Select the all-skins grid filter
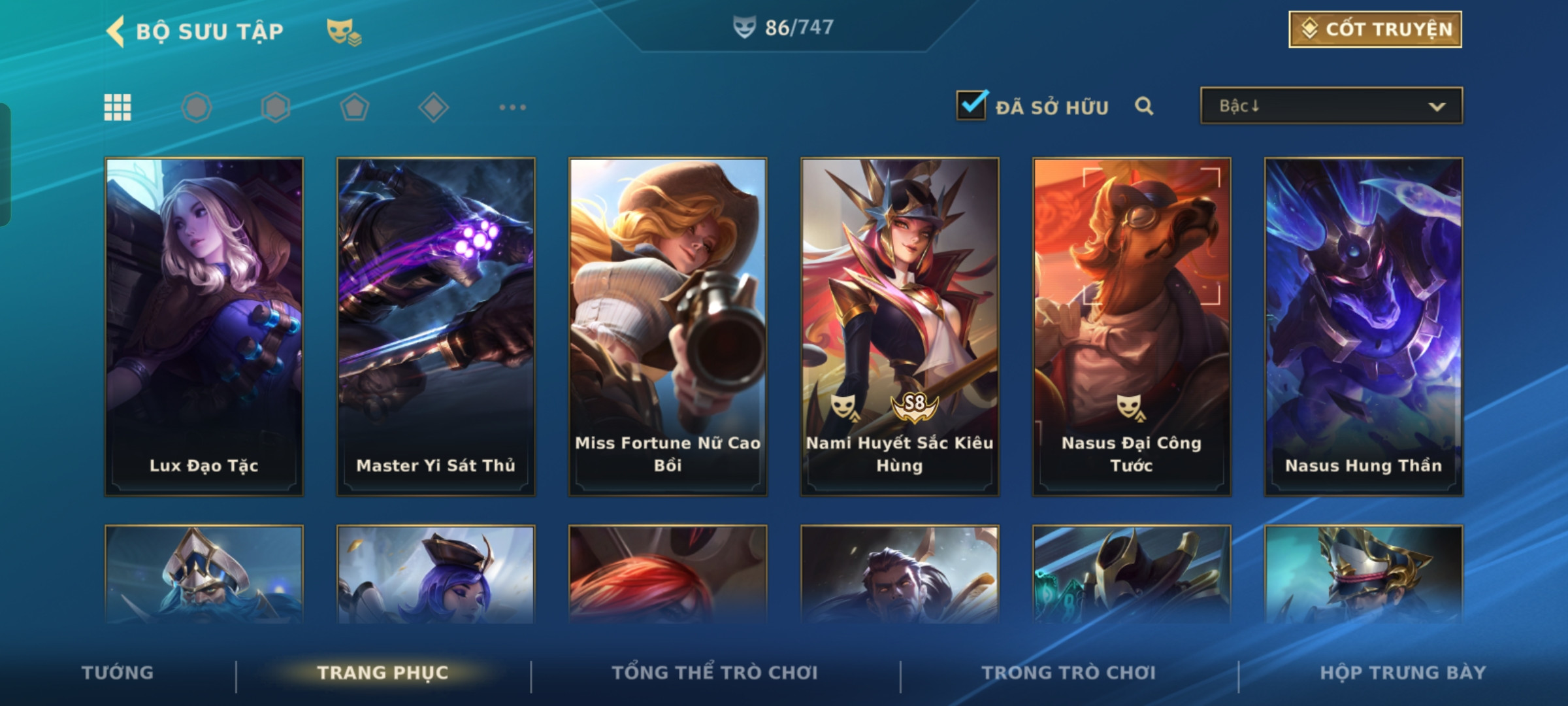Viewport: 1568px width, 706px height. point(118,107)
